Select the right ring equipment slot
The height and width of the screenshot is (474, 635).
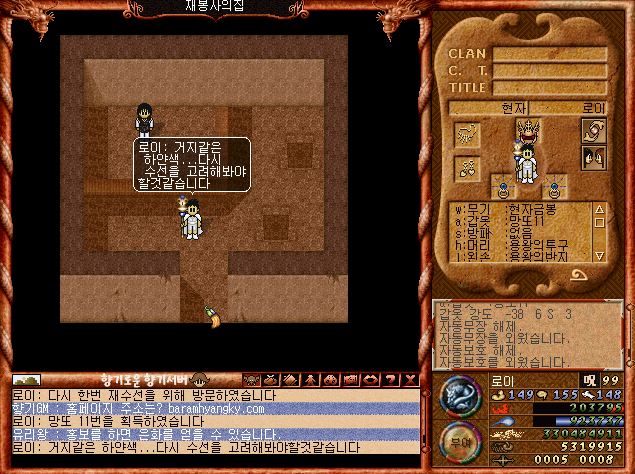tap(553, 186)
